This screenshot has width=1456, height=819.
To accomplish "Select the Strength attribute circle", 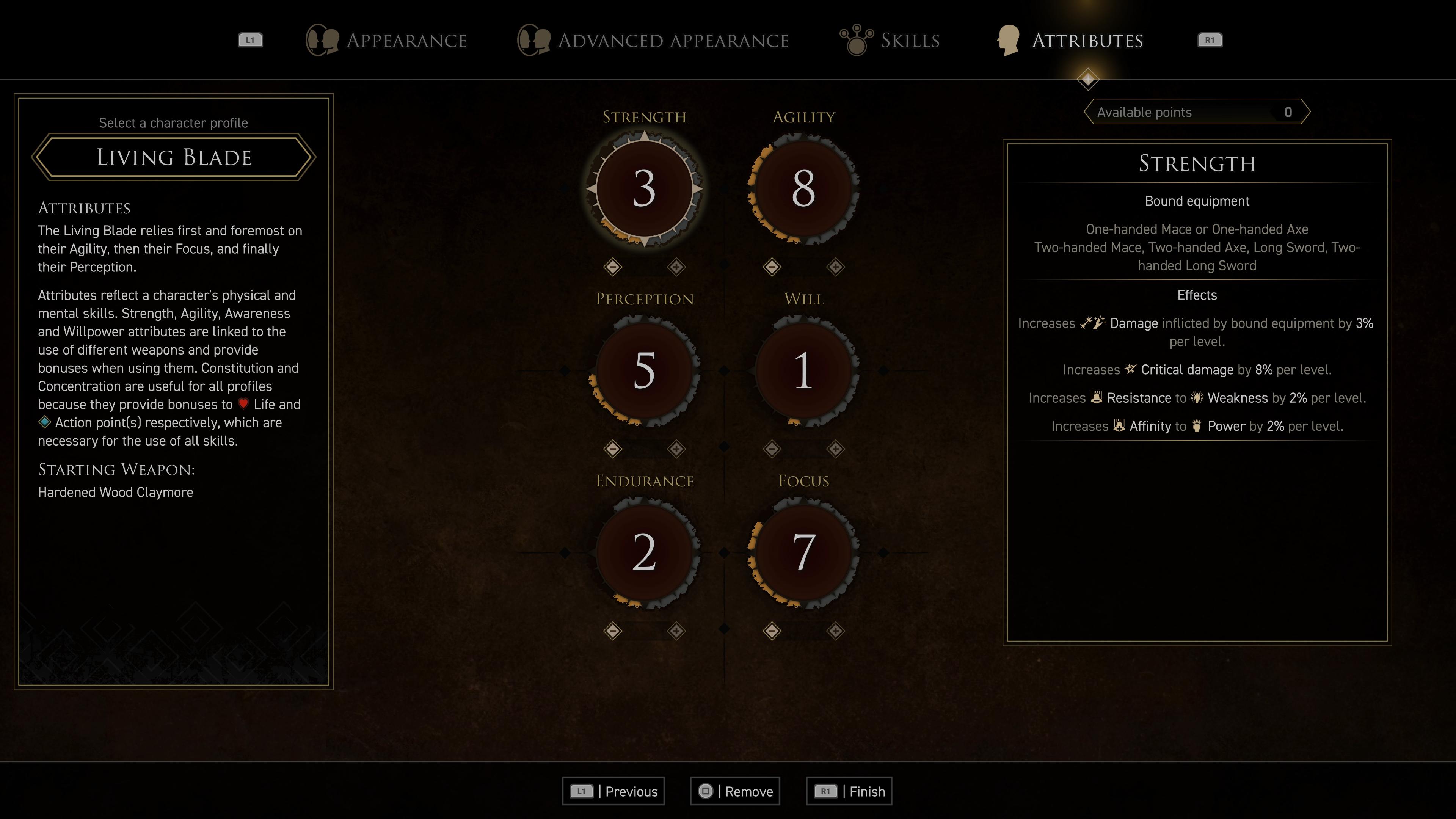I will [x=644, y=189].
